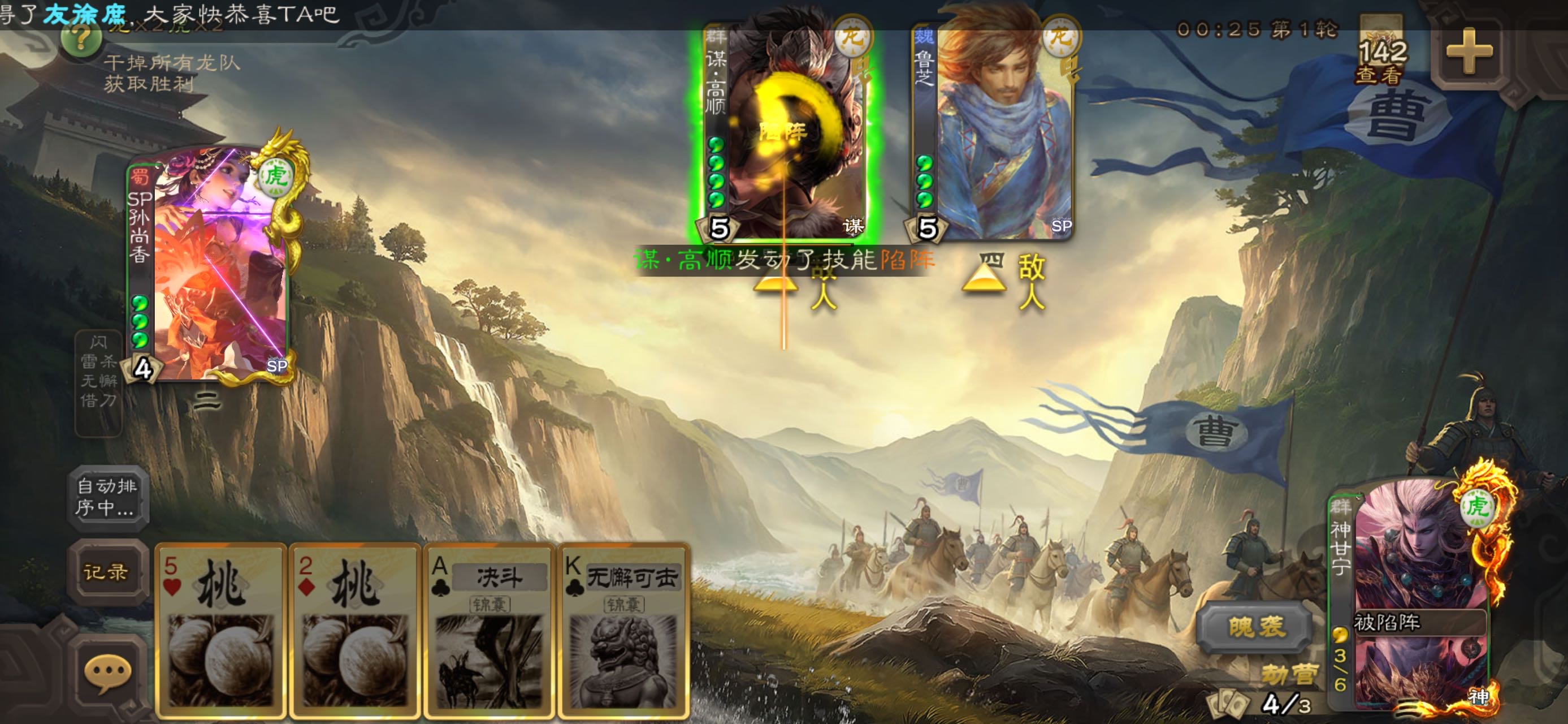The width and height of the screenshot is (1568, 724).
Task: Pick the 无懈可击 card in hand
Action: pyautogui.click(x=623, y=630)
